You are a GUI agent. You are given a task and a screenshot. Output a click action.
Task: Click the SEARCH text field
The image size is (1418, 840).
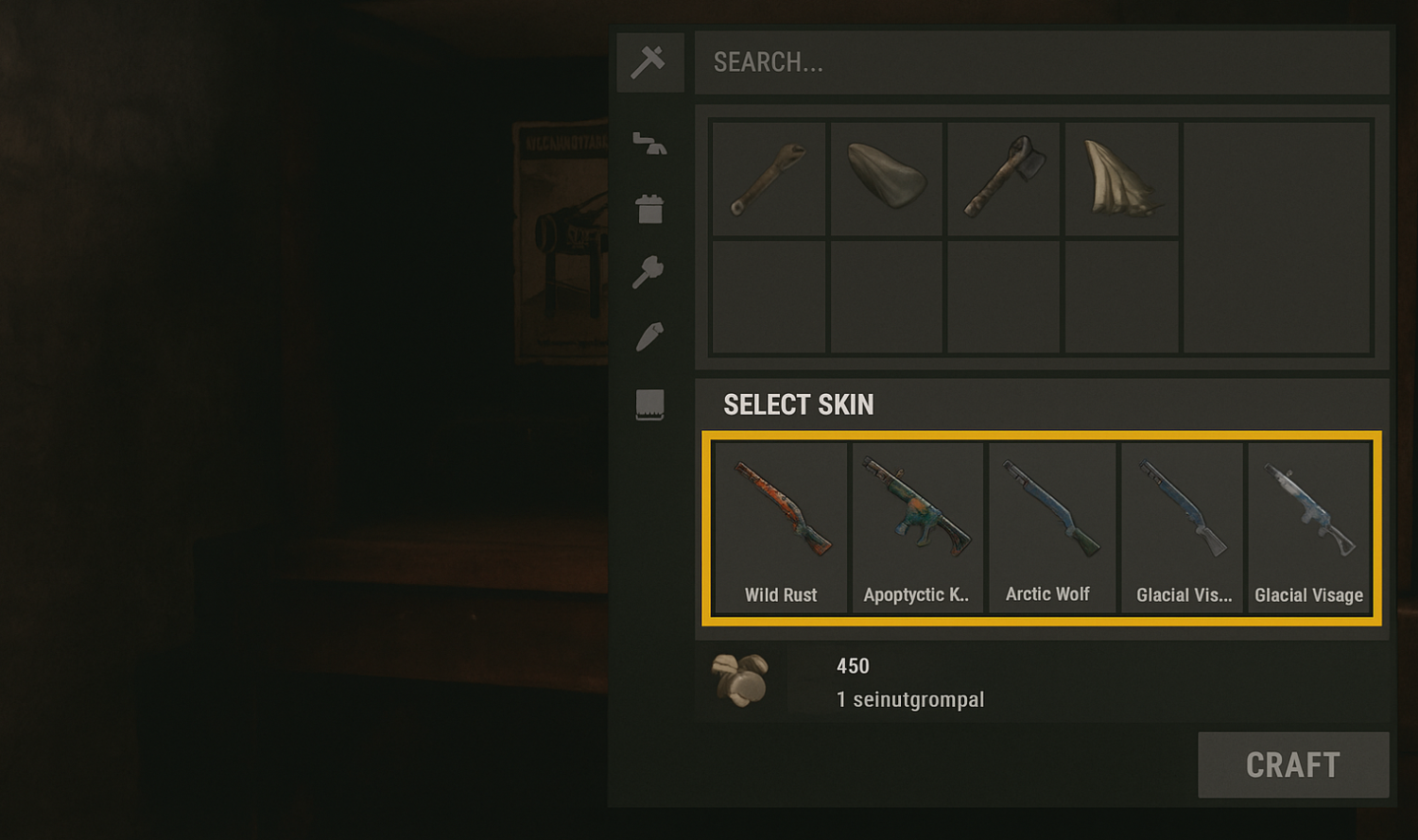[x=1040, y=62]
